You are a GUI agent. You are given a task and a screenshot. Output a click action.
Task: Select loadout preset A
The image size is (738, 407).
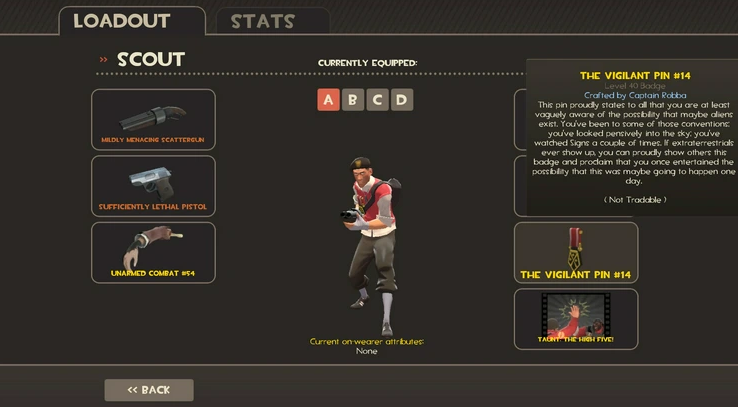329,99
